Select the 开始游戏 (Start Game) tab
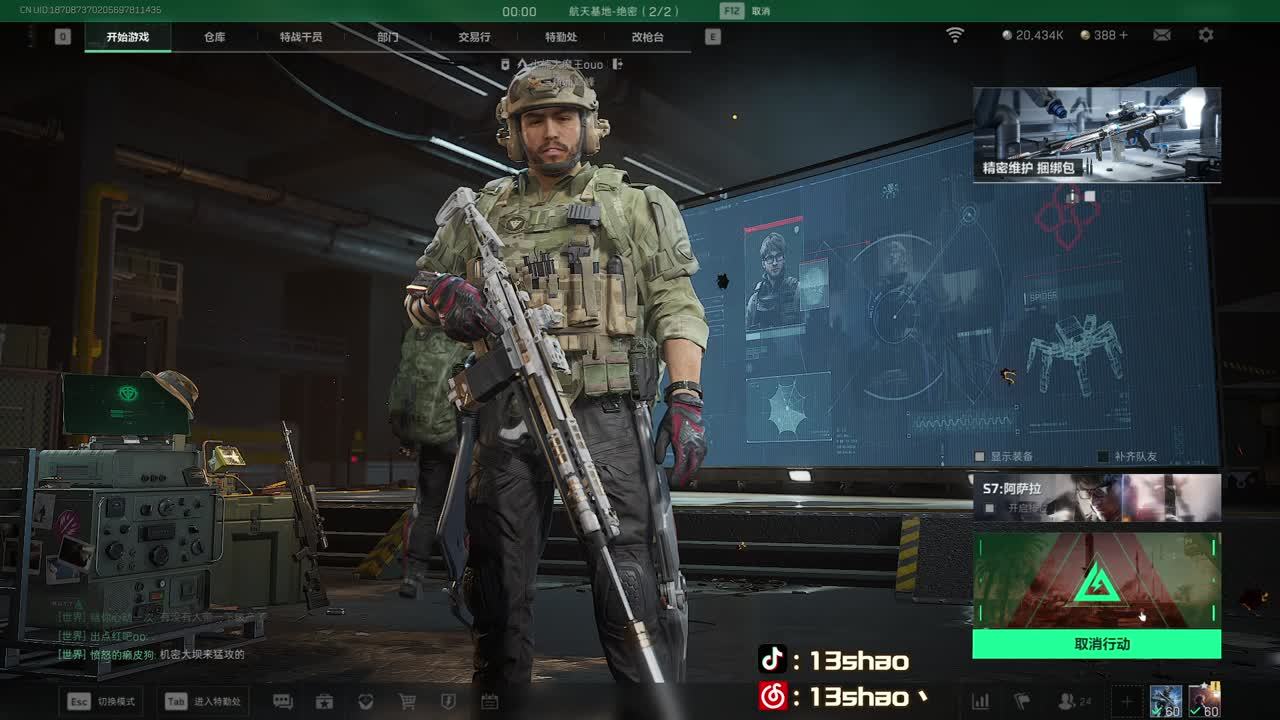Viewport: 1280px width, 720px height. tap(128, 37)
